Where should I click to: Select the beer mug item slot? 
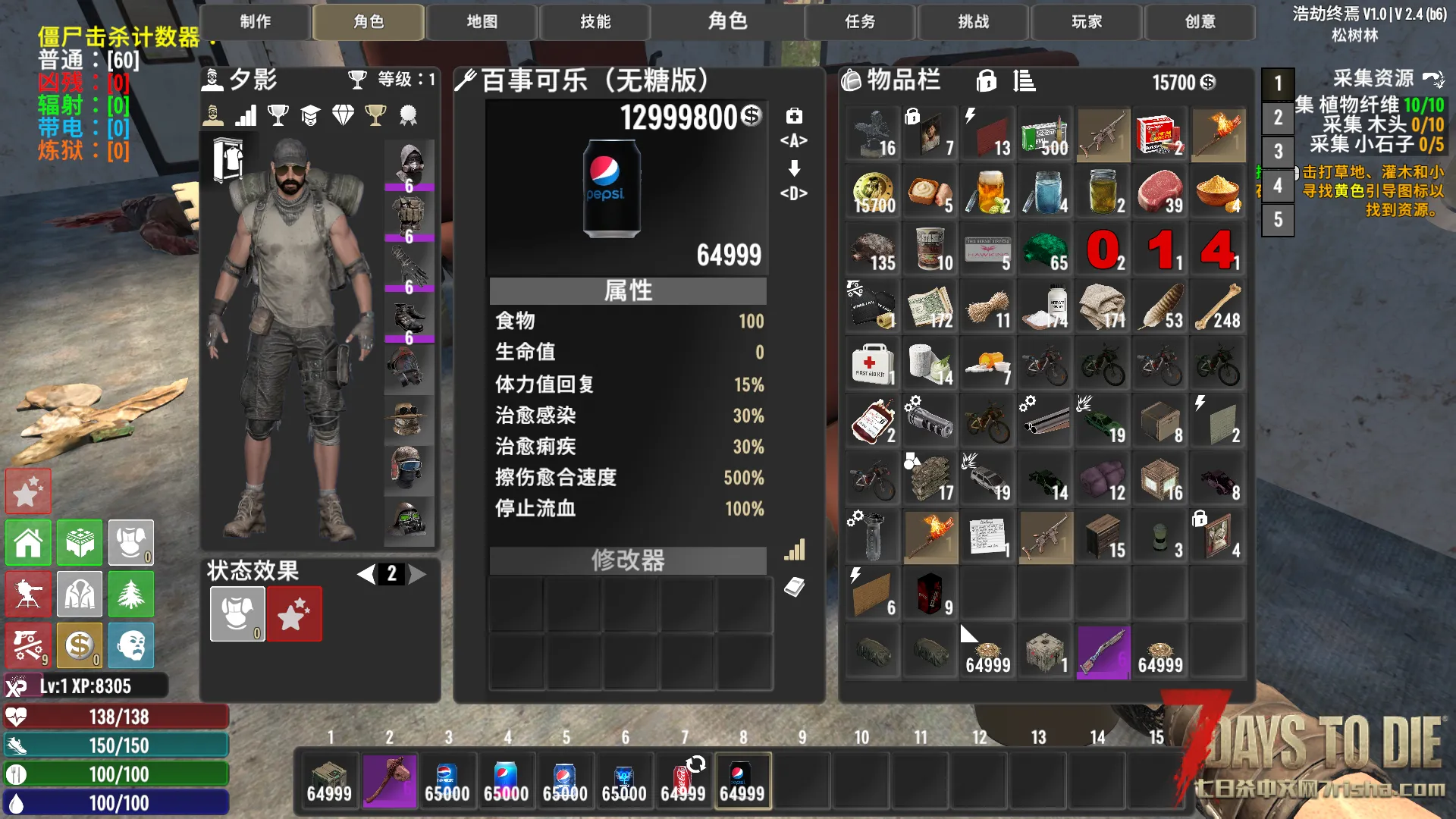[988, 193]
